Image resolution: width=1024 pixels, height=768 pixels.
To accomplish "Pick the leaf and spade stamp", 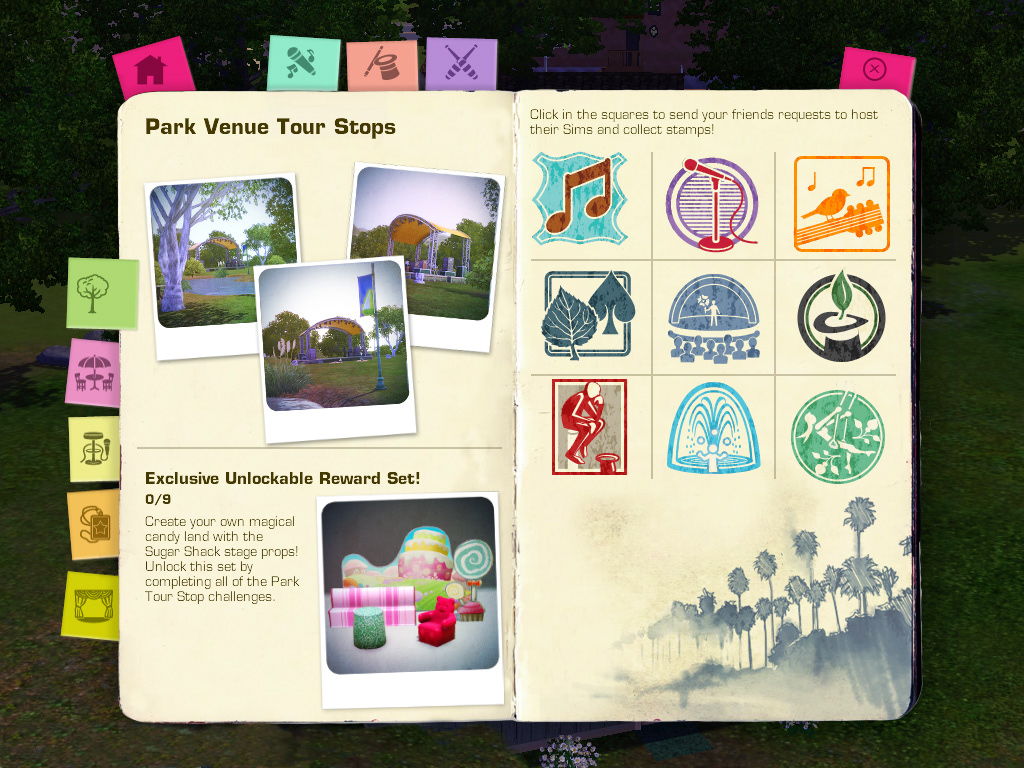I will (587, 314).
